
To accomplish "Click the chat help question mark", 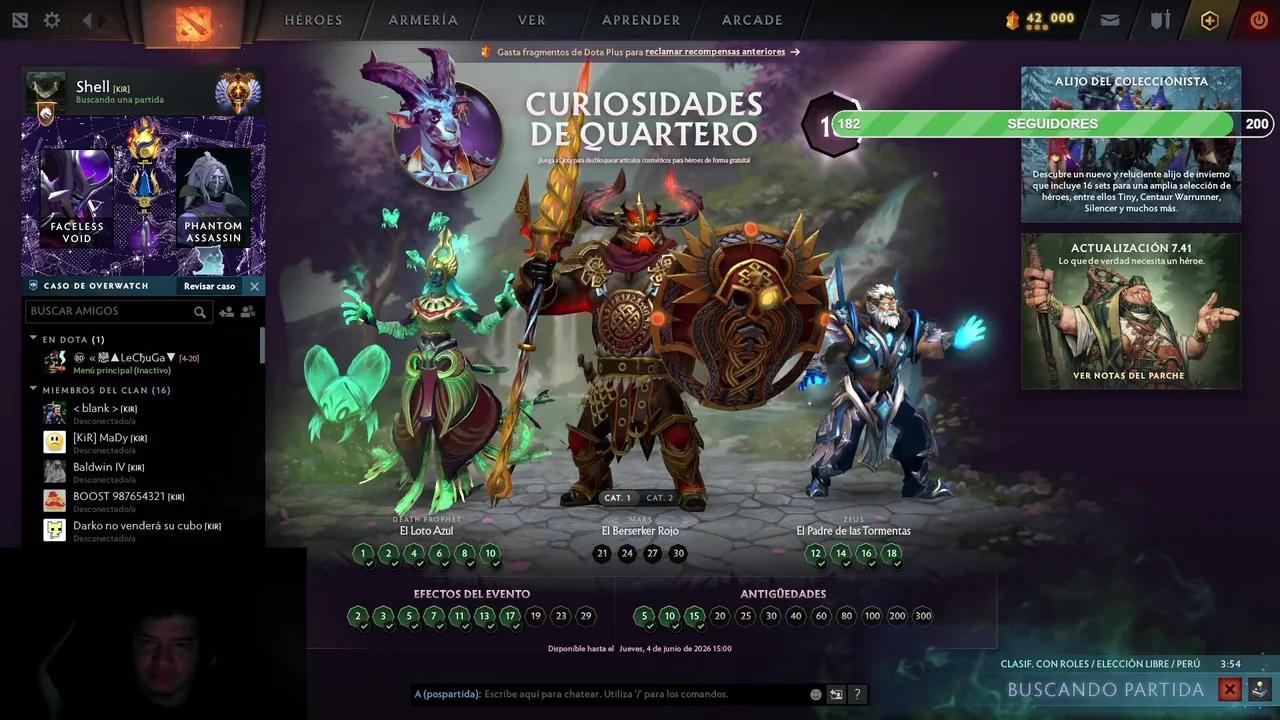I will pos(857,694).
